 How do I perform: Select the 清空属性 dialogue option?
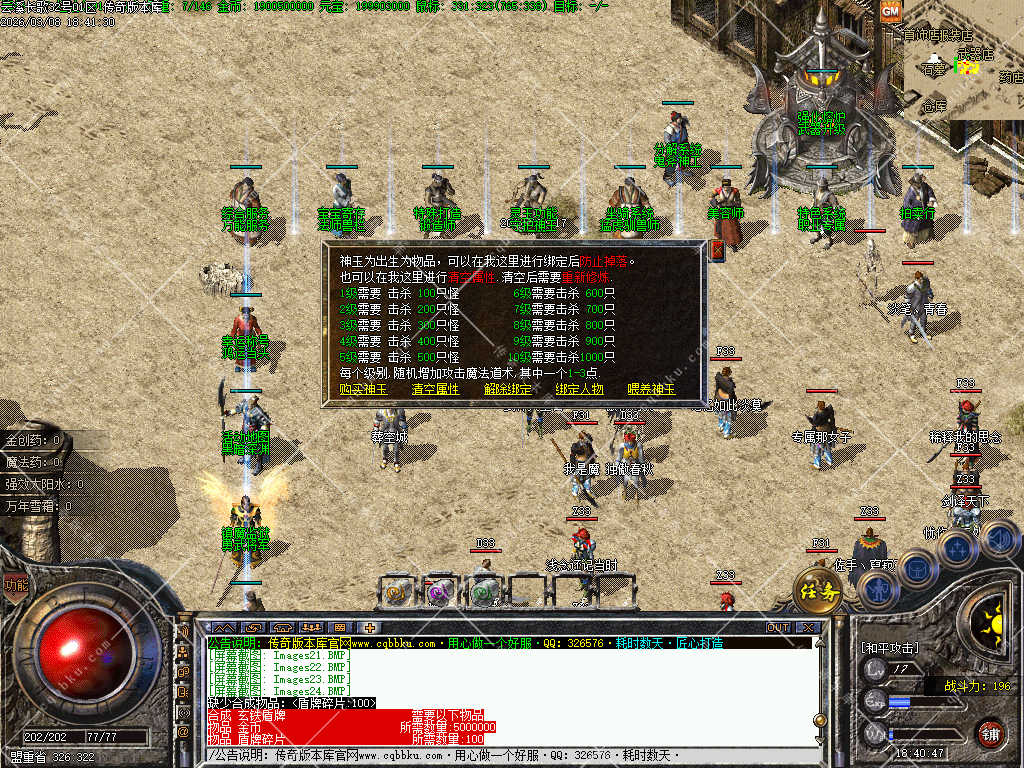coord(435,390)
